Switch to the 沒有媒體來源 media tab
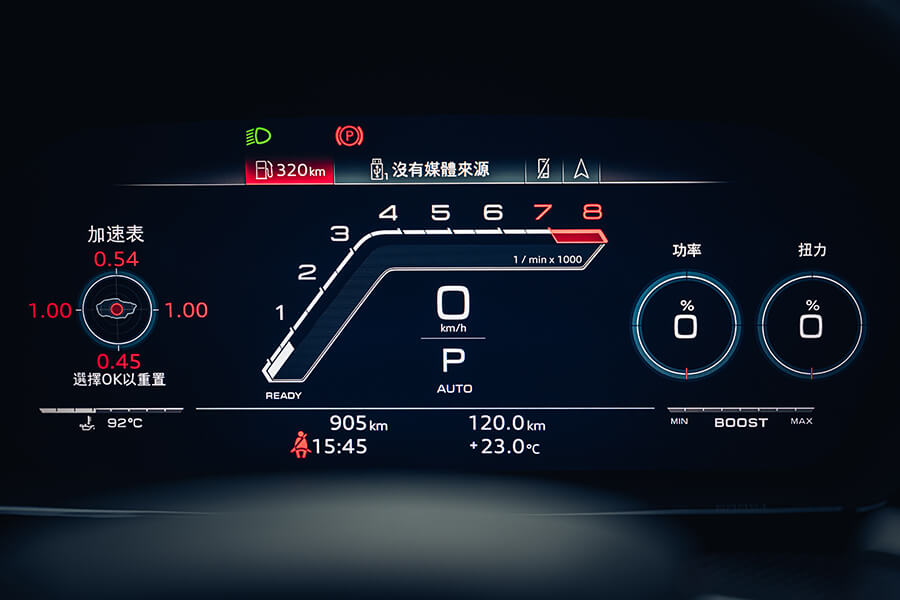Image resolution: width=900 pixels, height=600 pixels. click(430, 169)
